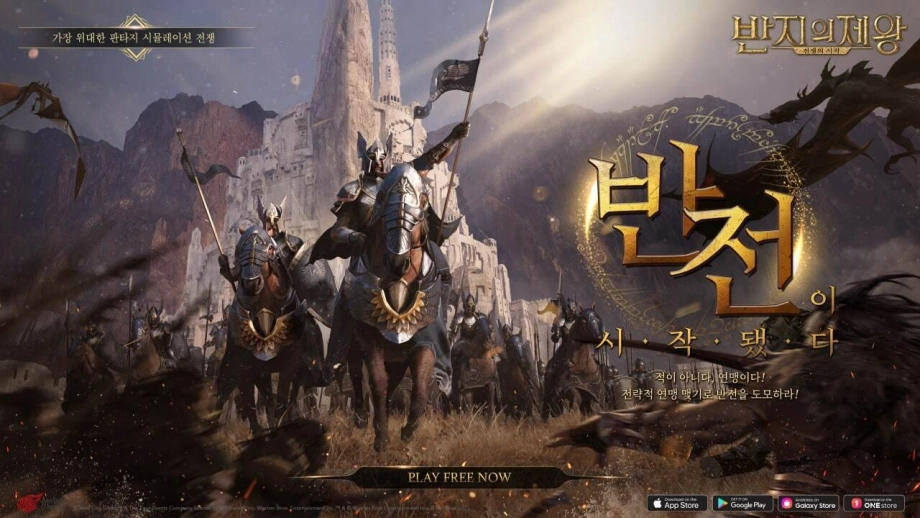This screenshot has width=920, height=518.
Task: Click the PLAY FREE NOW button
Action: click(459, 477)
